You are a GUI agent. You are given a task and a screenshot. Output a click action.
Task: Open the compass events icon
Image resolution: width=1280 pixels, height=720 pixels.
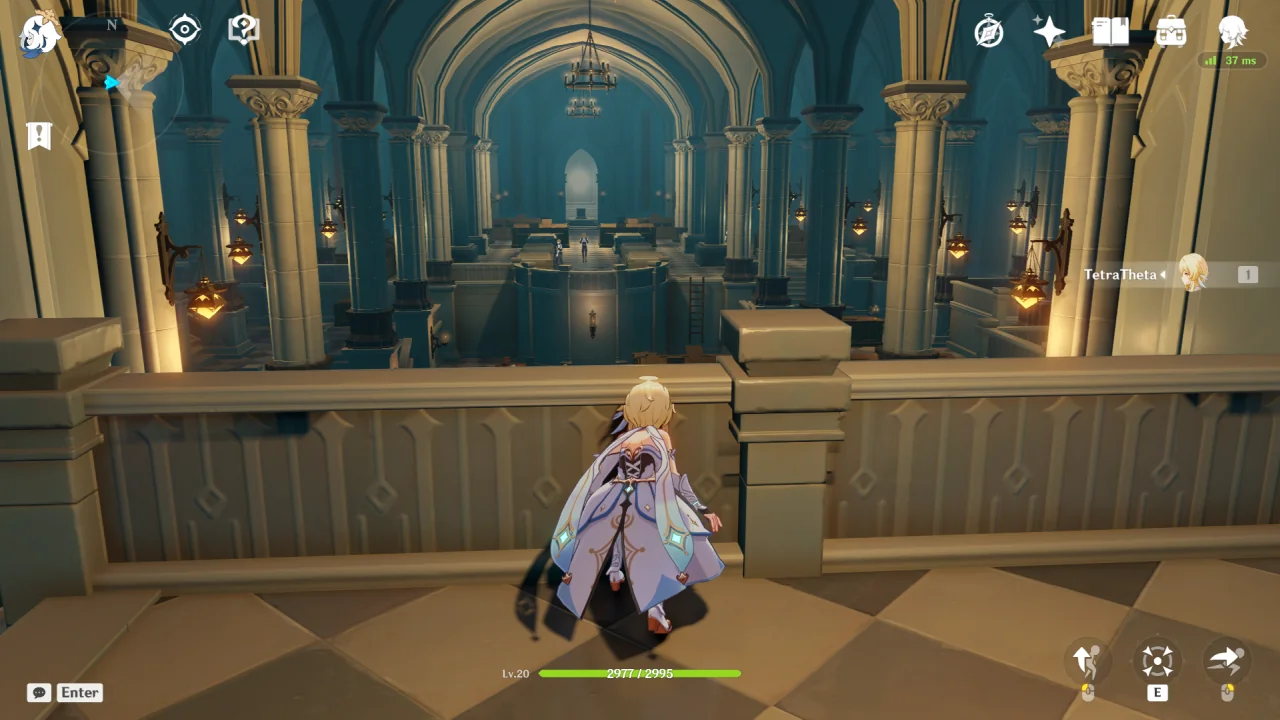coord(989,32)
